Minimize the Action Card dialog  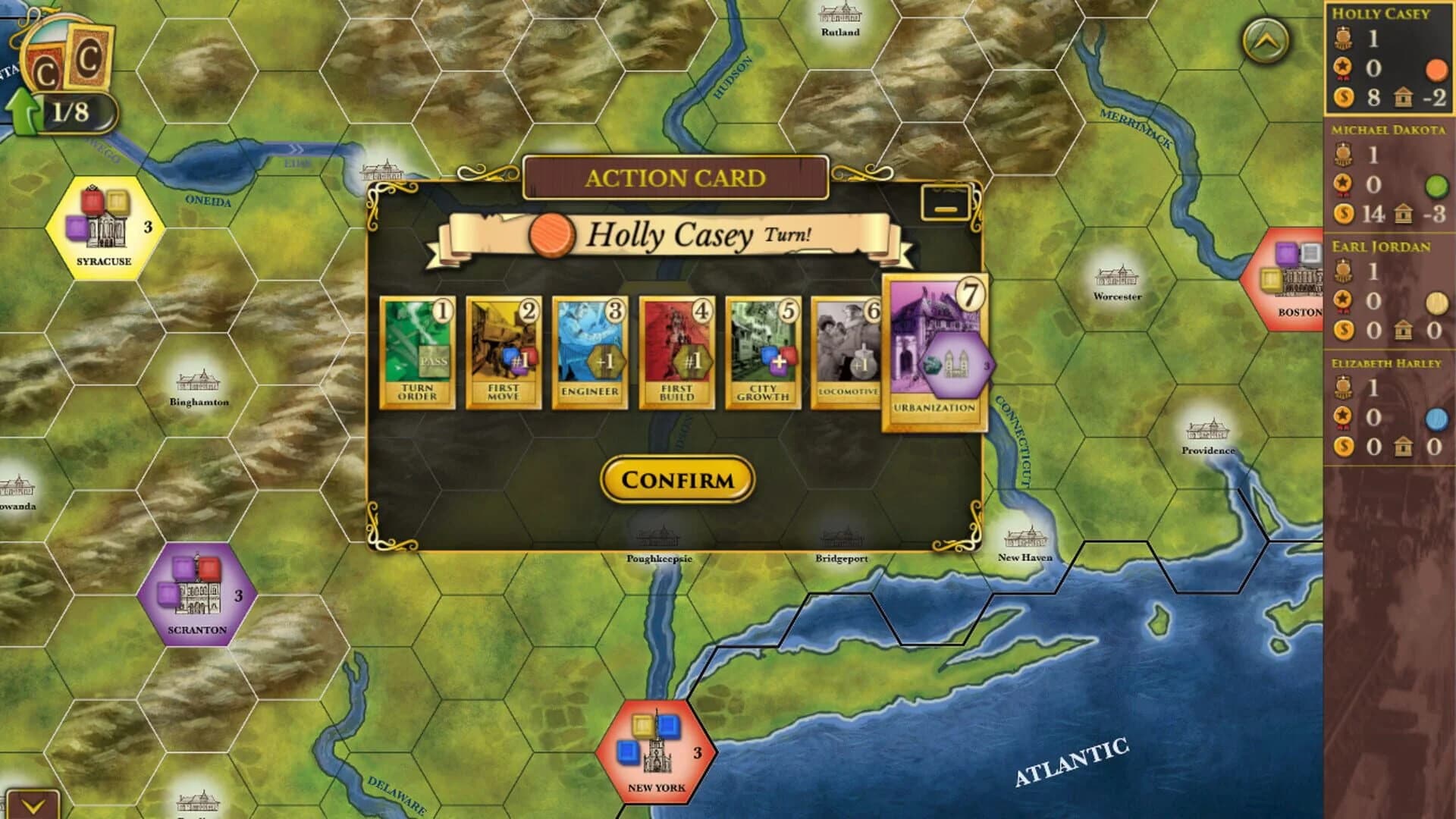(945, 202)
